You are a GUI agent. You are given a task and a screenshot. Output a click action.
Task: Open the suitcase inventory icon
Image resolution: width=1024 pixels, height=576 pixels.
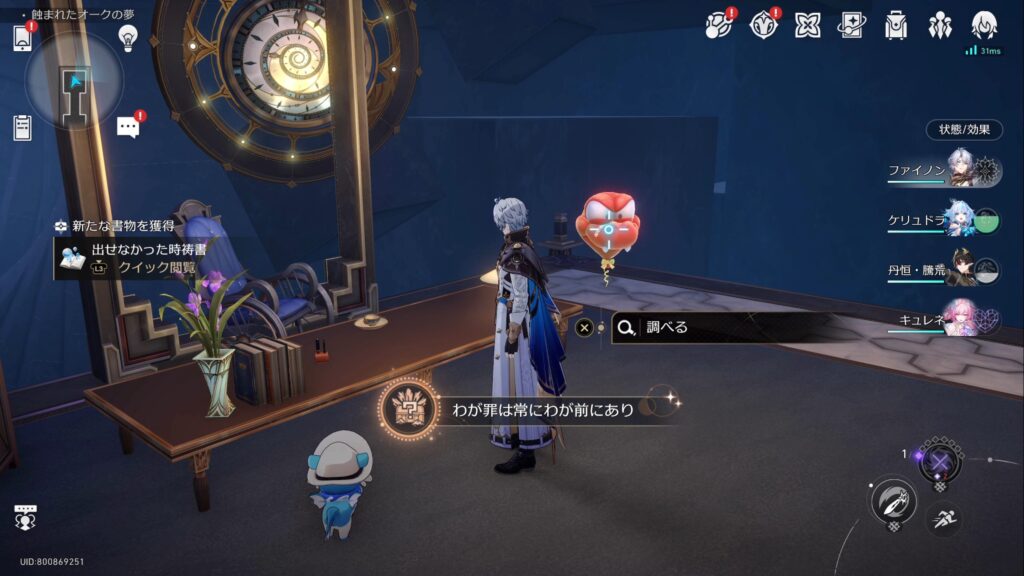click(896, 25)
